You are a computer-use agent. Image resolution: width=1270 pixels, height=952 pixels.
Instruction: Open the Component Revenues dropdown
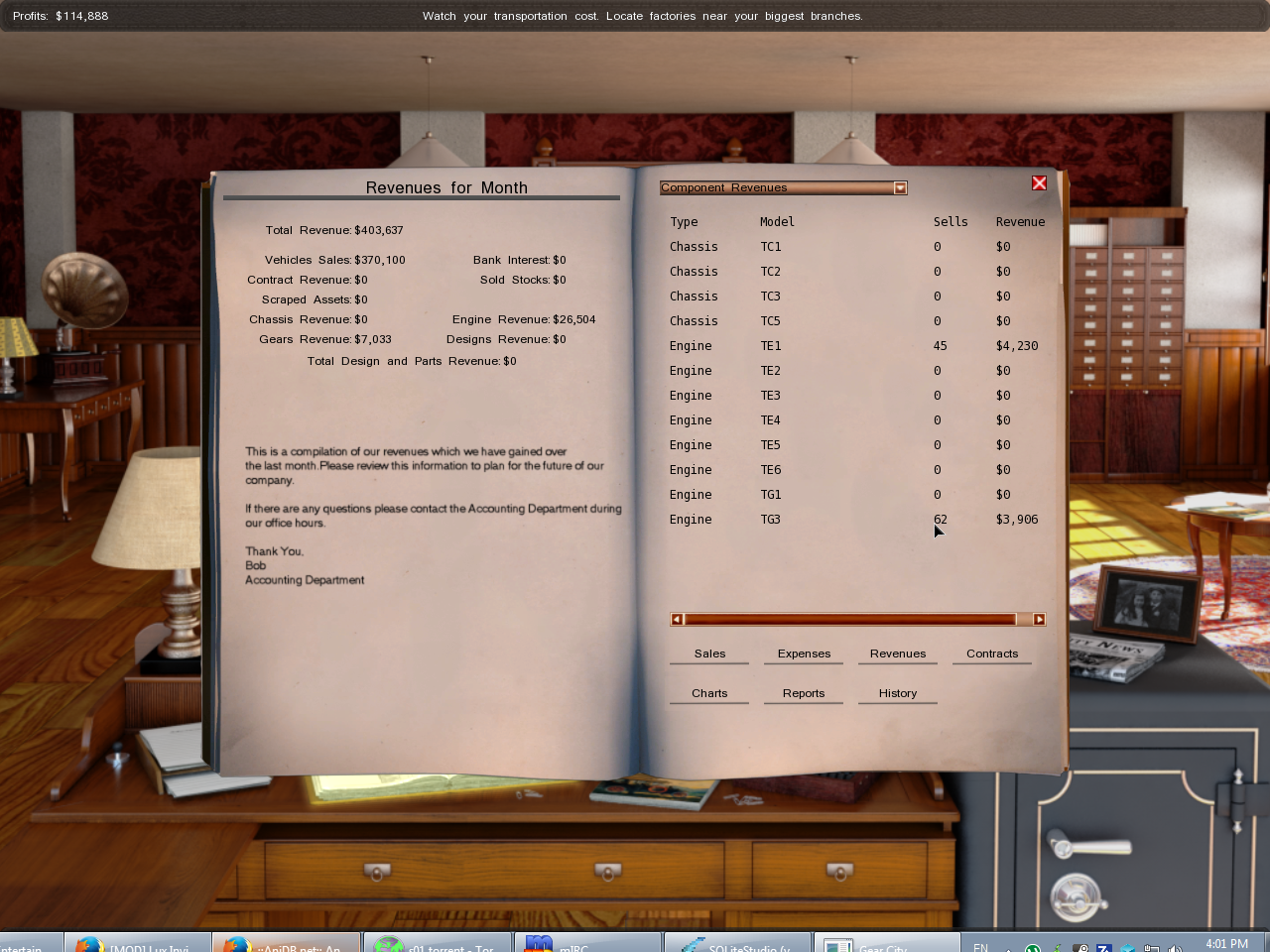tap(900, 188)
